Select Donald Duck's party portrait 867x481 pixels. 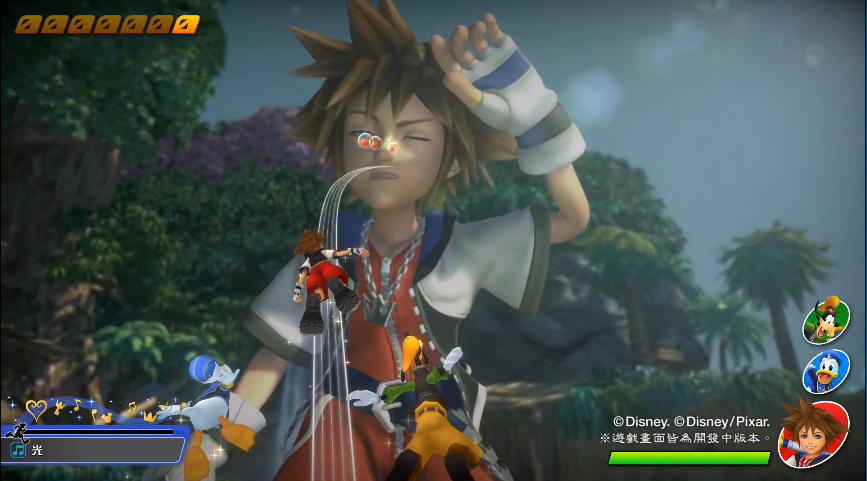tap(826, 370)
